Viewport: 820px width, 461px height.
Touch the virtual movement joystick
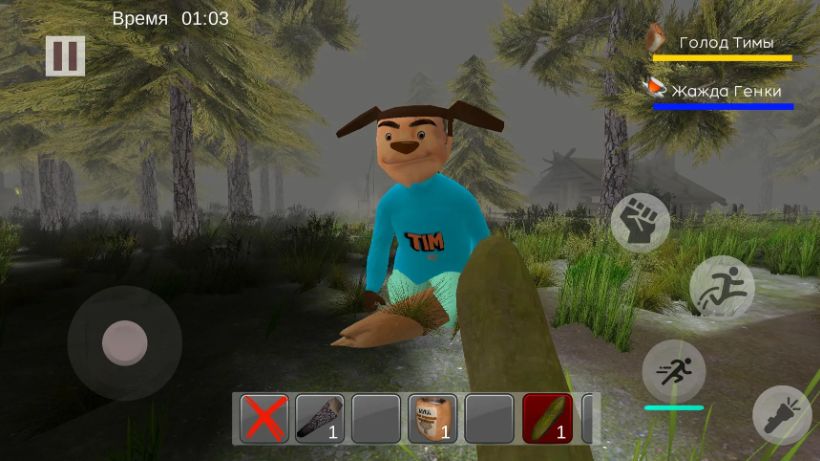125,343
